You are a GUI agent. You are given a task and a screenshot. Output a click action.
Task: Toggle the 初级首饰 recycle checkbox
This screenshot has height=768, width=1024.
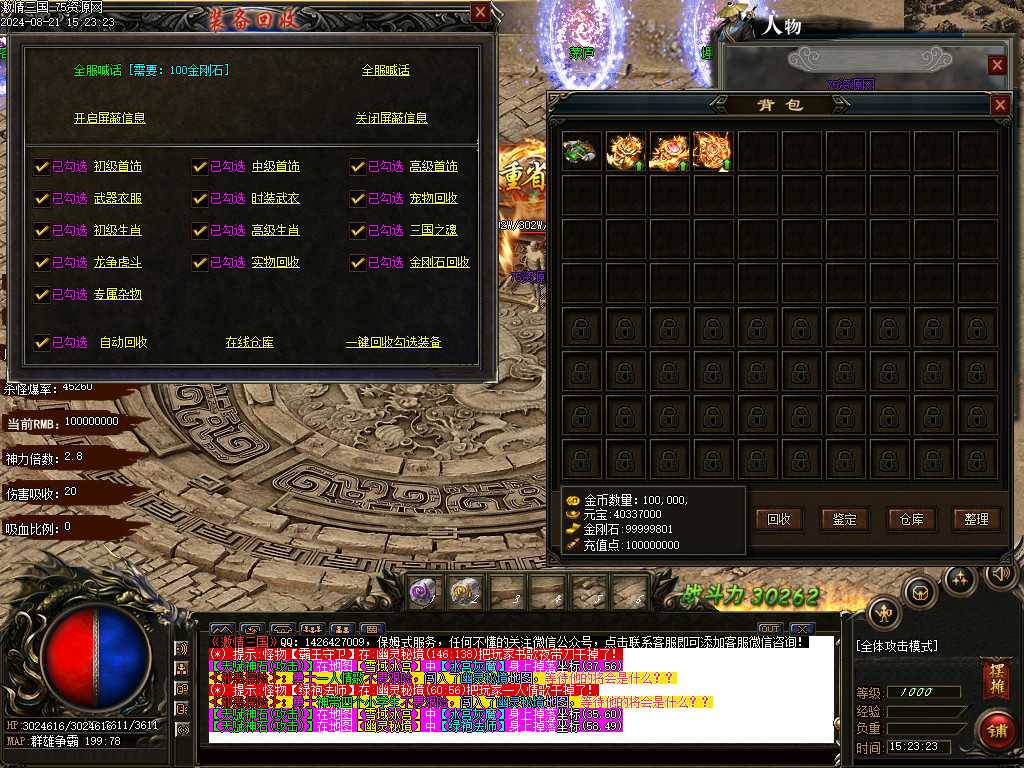click(42, 166)
